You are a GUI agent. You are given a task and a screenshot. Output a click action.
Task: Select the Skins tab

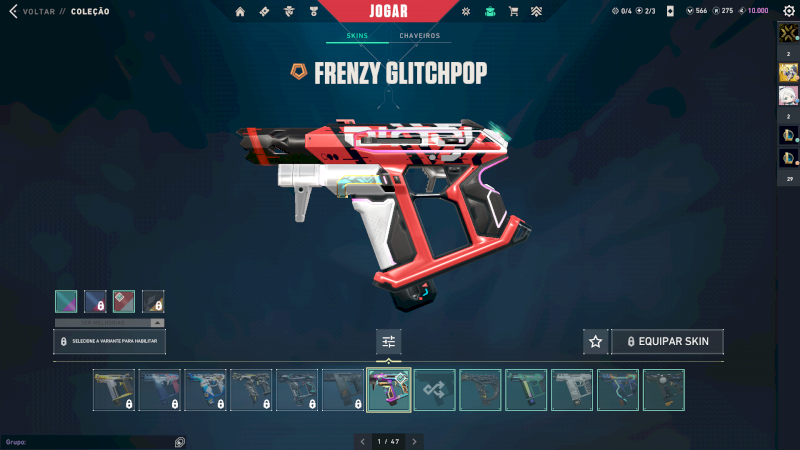tap(357, 36)
